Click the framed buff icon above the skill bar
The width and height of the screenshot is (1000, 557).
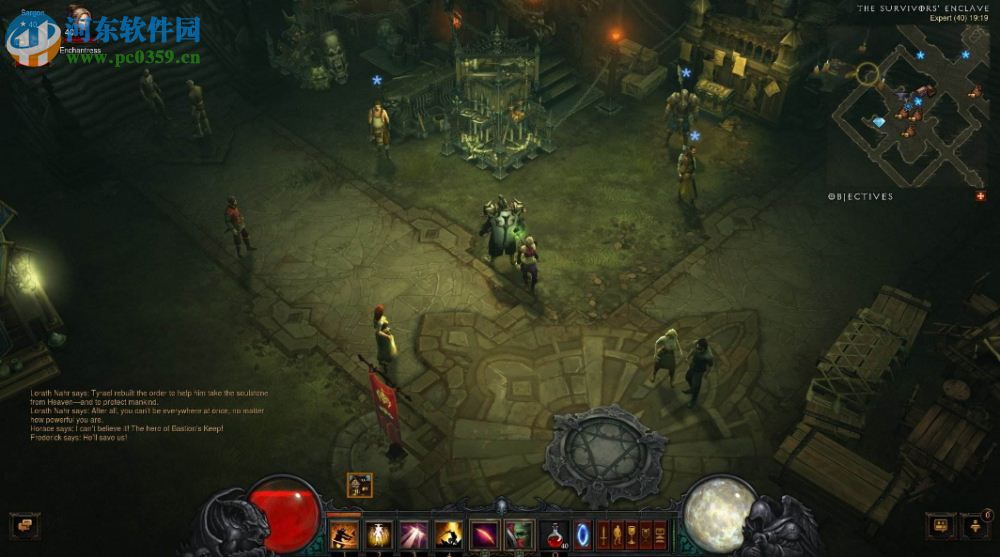click(x=359, y=485)
